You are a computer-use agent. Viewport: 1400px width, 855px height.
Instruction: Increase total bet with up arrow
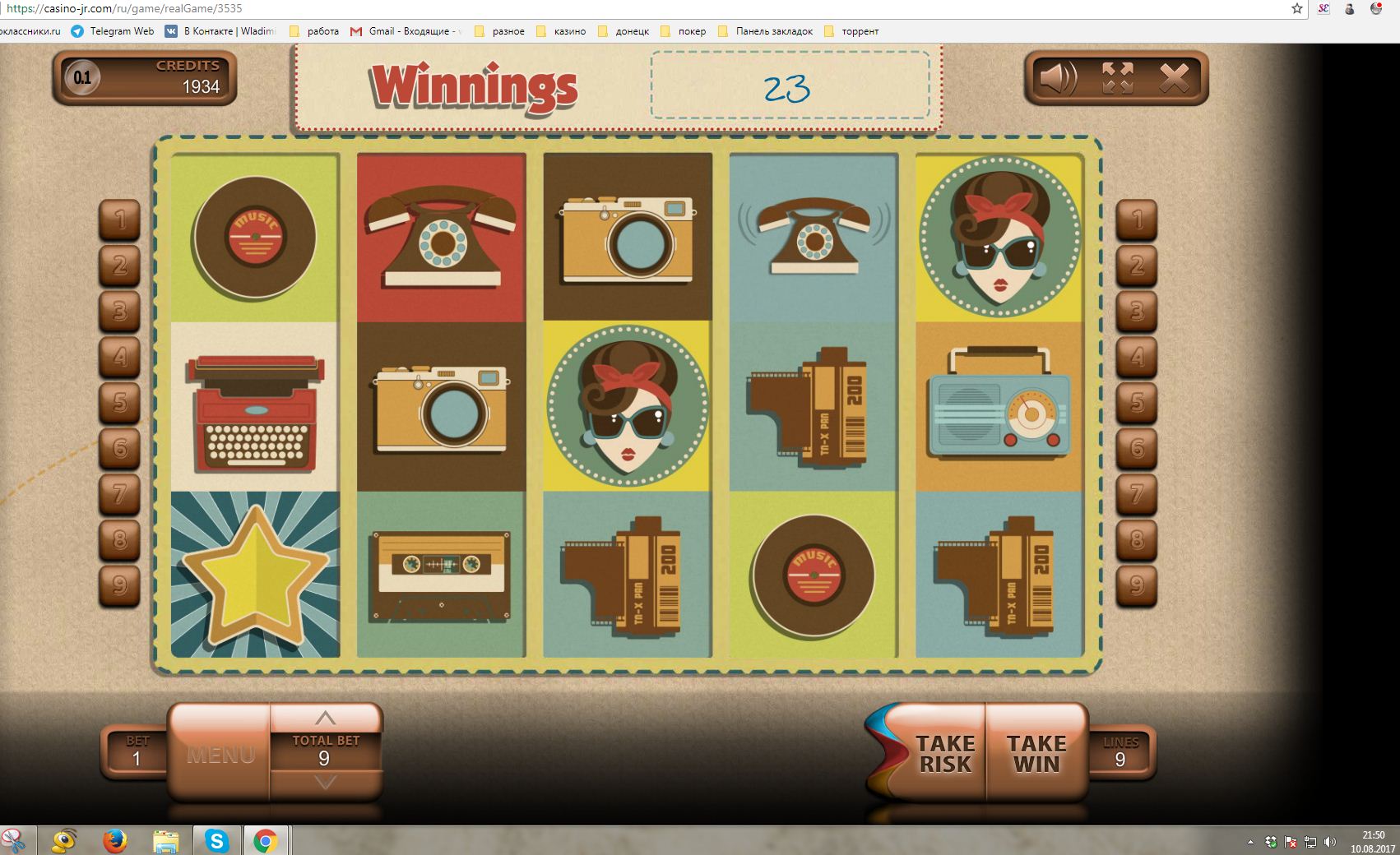coord(326,718)
